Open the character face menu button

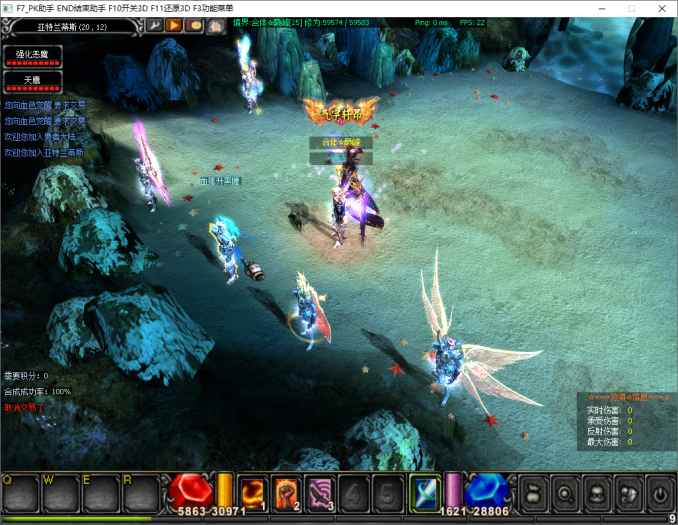pos(597,492)
